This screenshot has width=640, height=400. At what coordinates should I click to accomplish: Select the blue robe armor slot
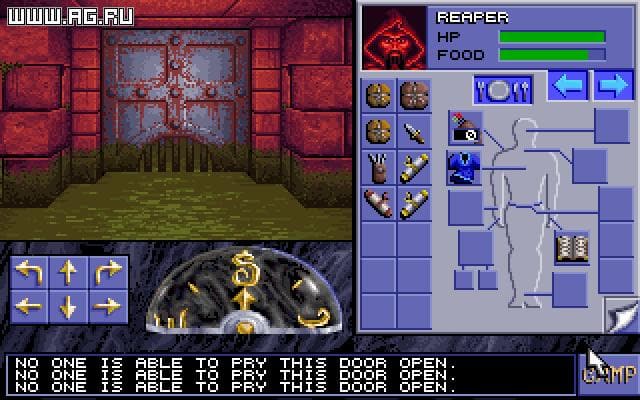point(464,166)
